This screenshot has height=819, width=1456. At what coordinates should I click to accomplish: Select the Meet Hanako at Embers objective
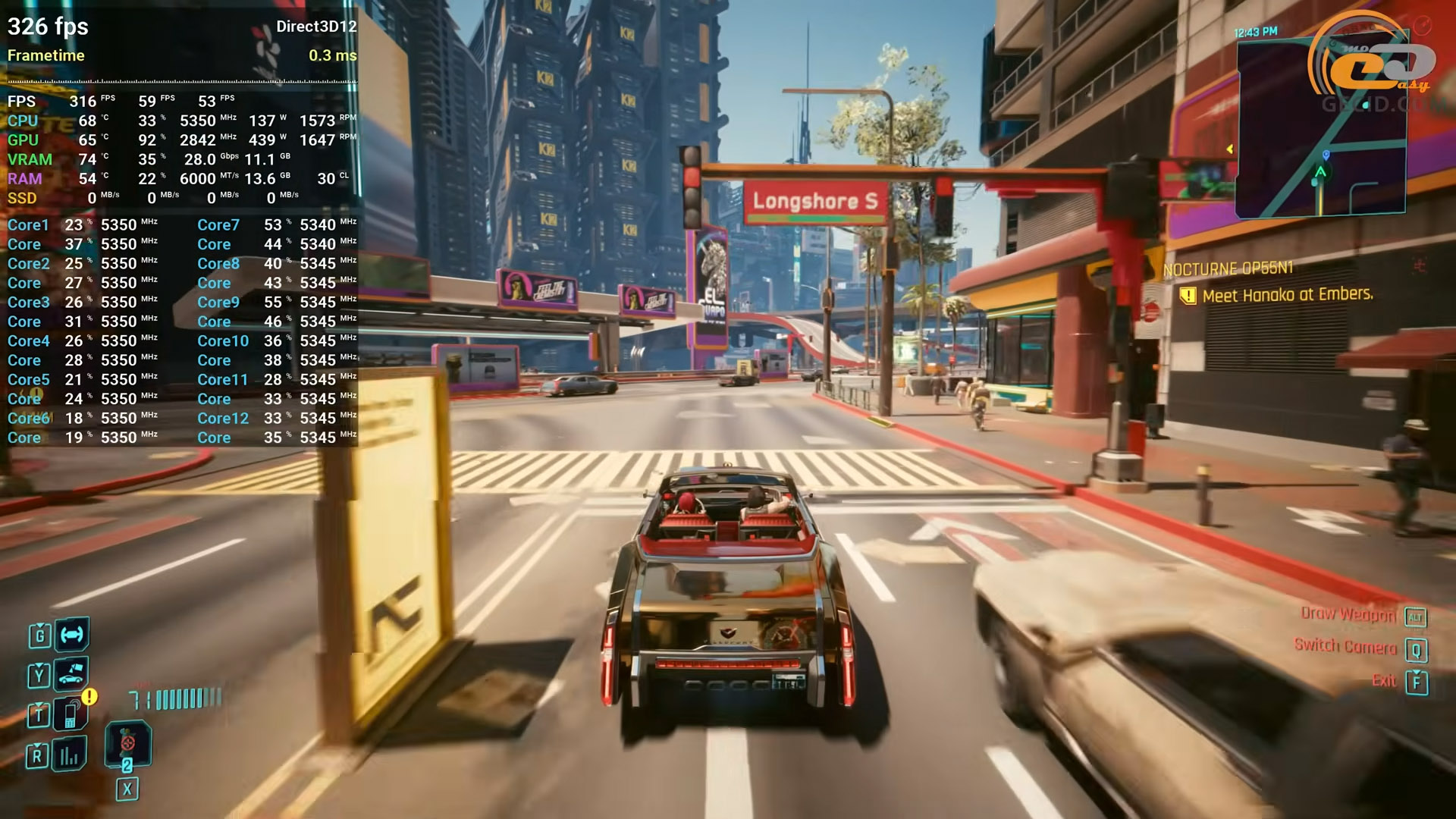1287,294
